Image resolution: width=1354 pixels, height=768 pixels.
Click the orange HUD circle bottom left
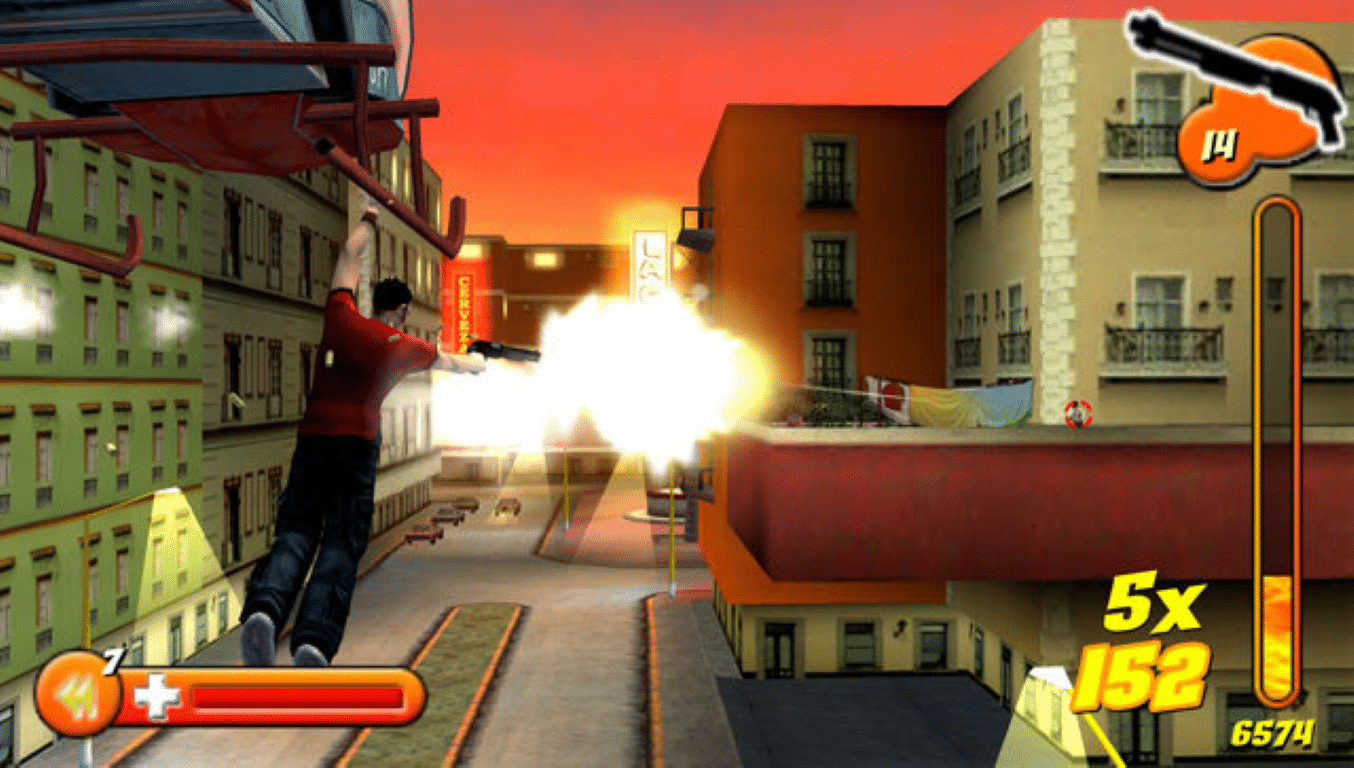tap(78, 693)
